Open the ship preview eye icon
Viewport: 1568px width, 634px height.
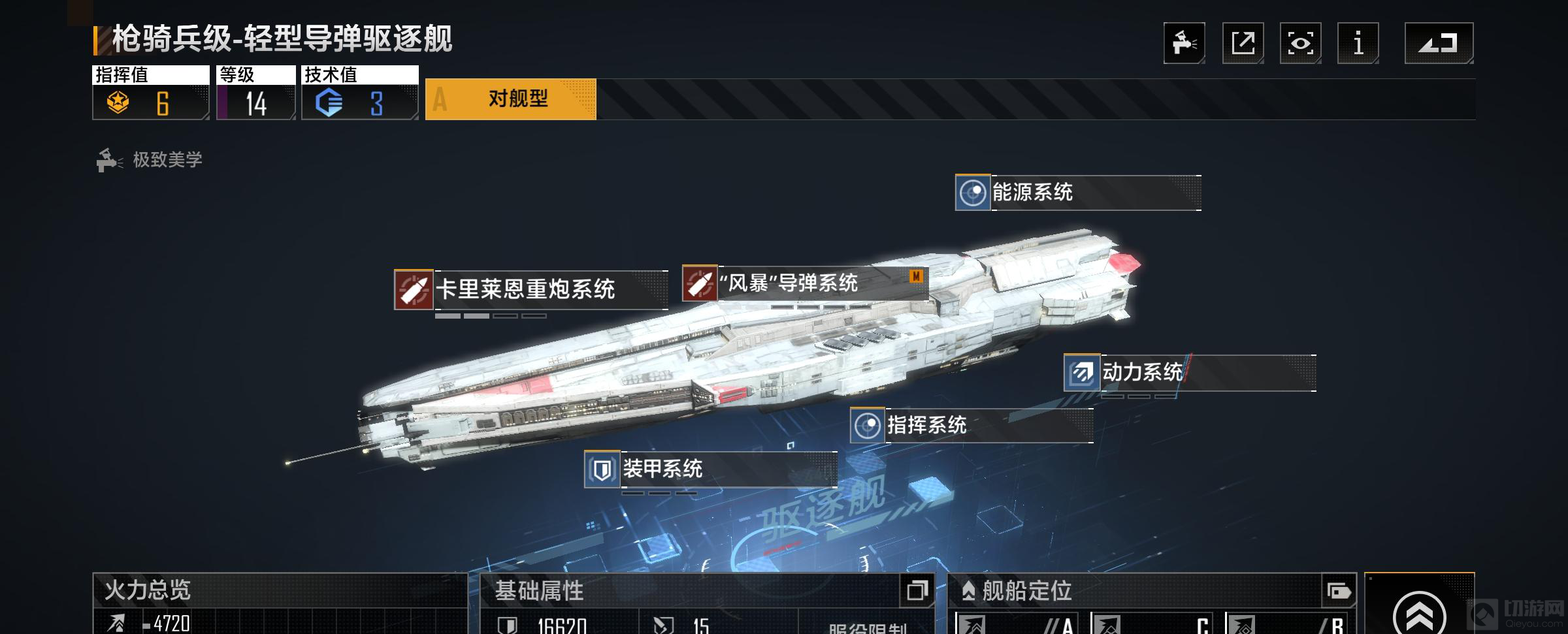(1300, 42)
